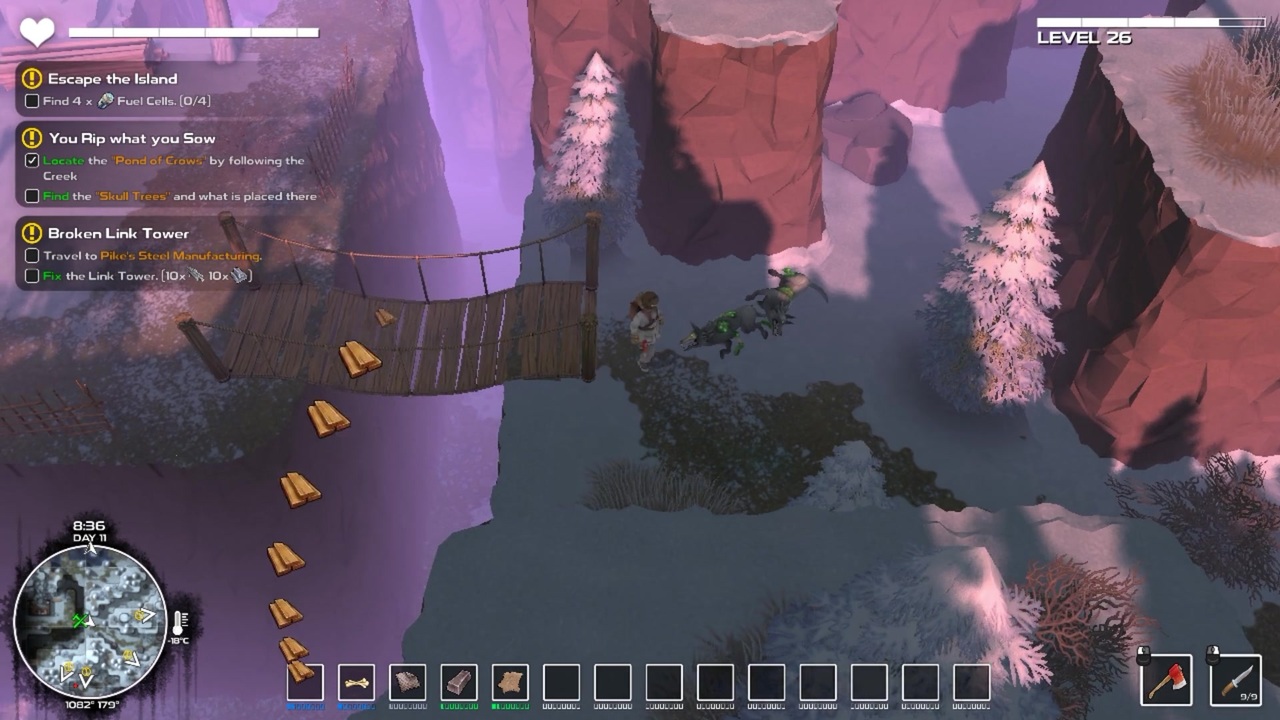Select the red axe weapon slot
This screenshot has height=720, width=1280.
tap(1165, 680)
